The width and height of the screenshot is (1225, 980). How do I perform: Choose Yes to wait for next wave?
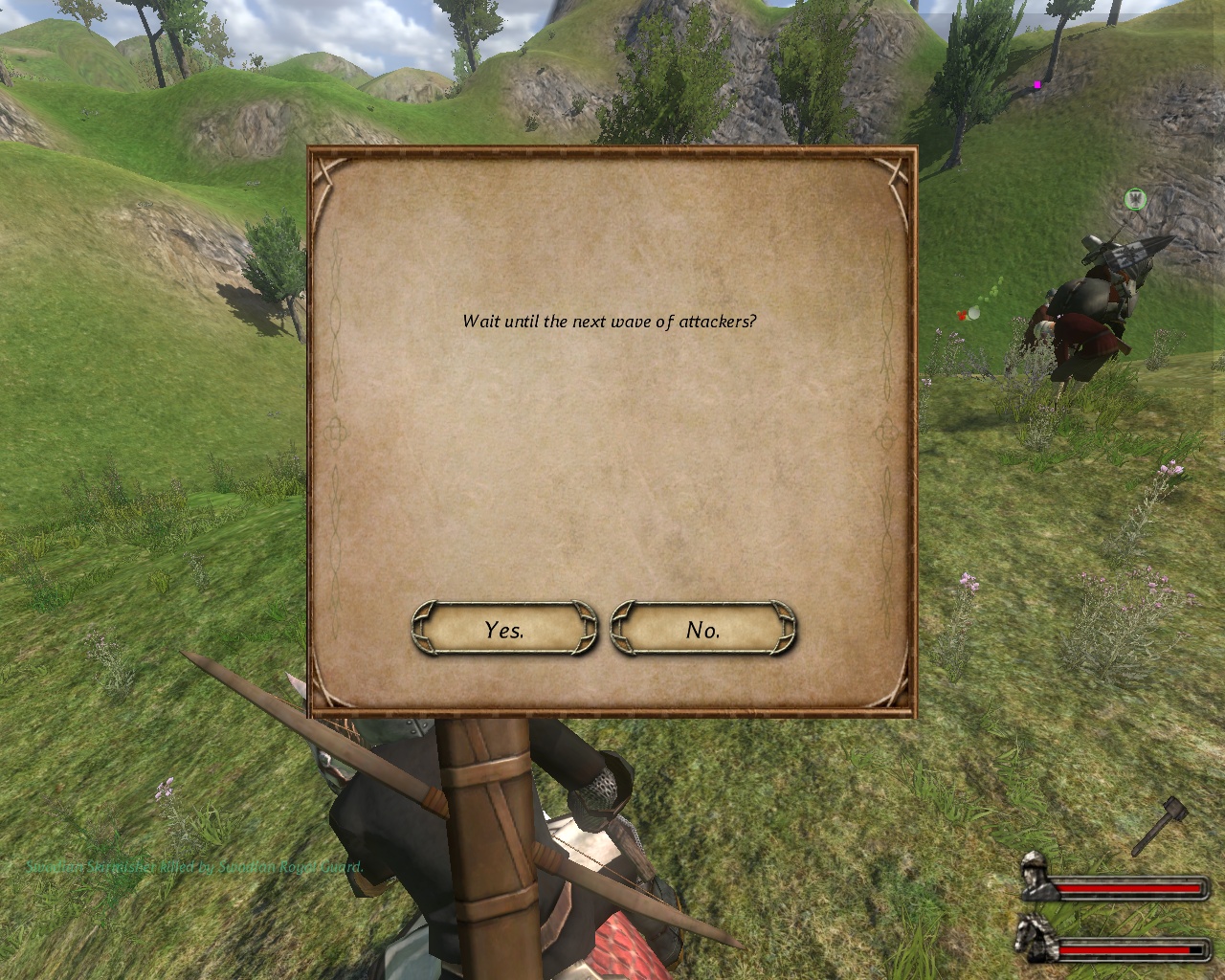pyautogui.click(x=504, y=629)
